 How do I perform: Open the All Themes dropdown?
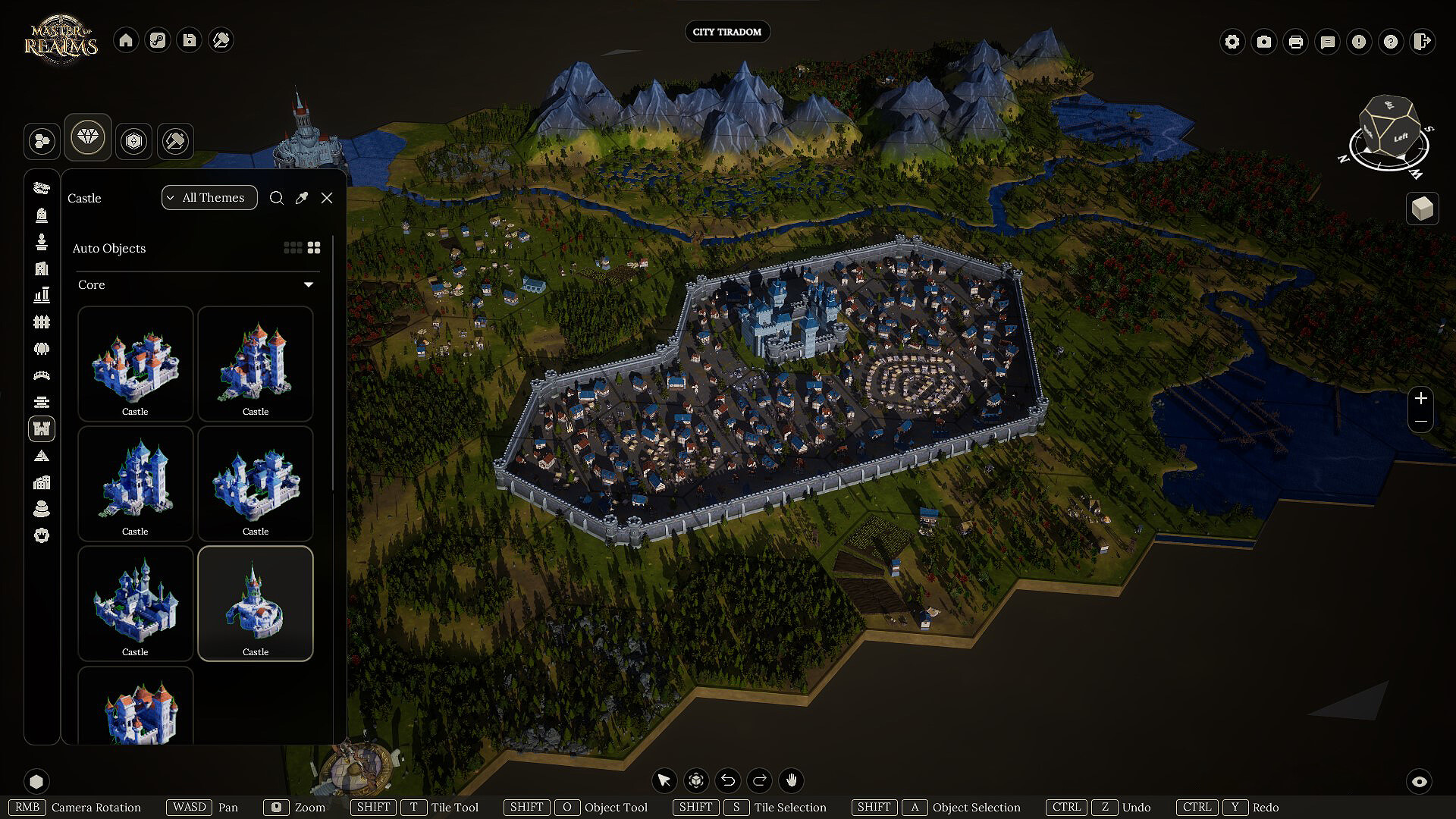pyautogui.click(x=209, y=198)
